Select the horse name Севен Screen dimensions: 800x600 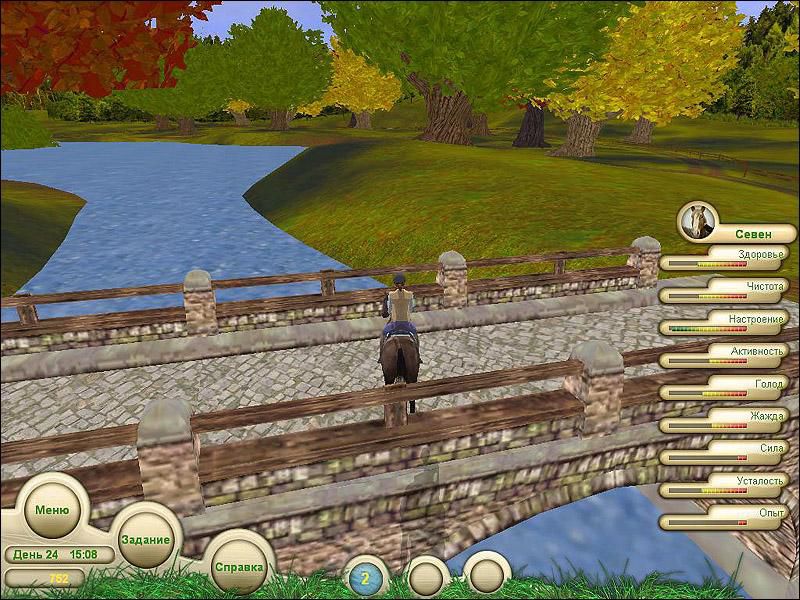click(x=753, y=234)
